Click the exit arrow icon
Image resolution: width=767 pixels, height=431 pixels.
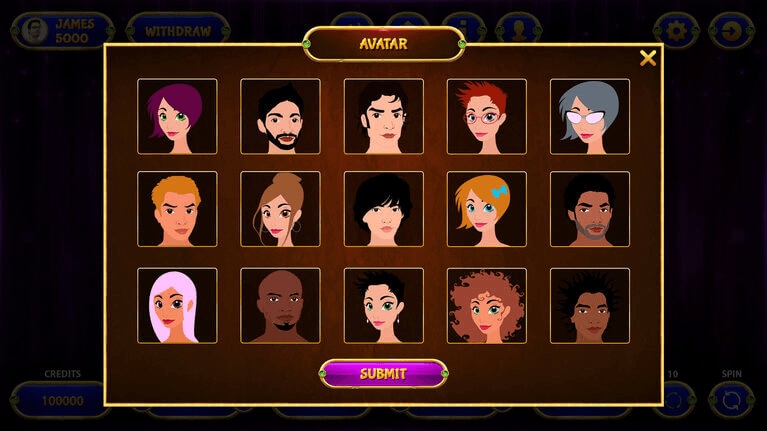731,31
